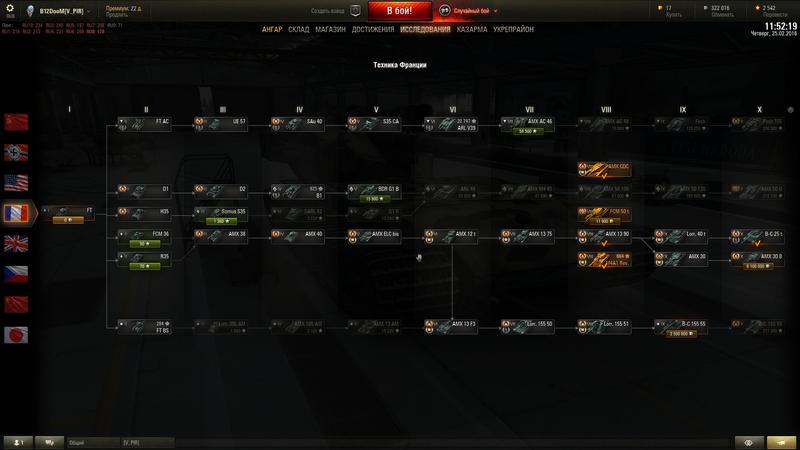The height and width of the screenshot is (450, 800).
Task: Open the ARL V39 tank node
Action: tap(451, 124)
